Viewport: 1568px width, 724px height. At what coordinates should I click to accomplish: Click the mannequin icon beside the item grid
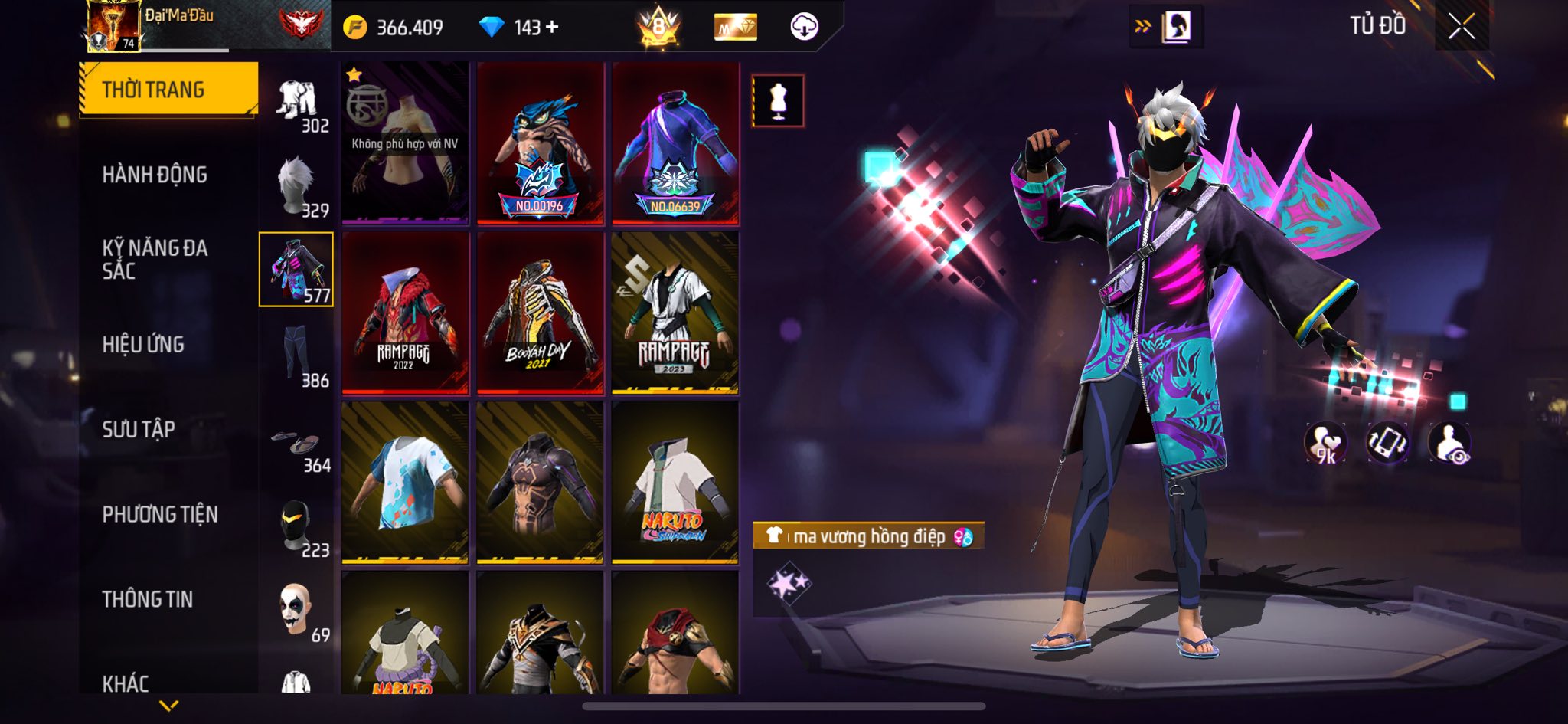point(778,100)
